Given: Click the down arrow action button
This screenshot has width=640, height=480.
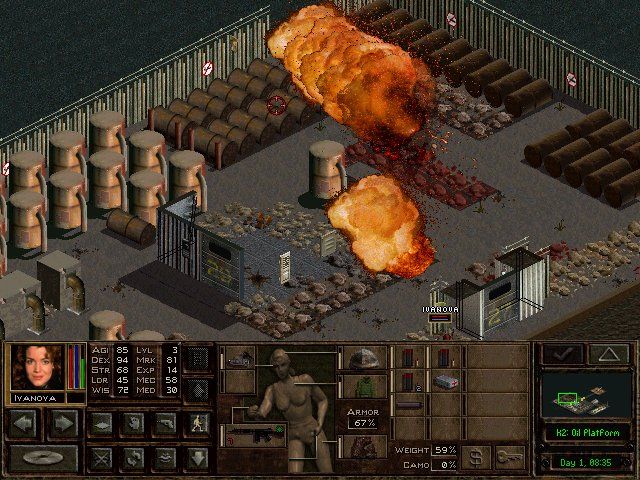Looking at the screenshot, I should coord(198,459).
